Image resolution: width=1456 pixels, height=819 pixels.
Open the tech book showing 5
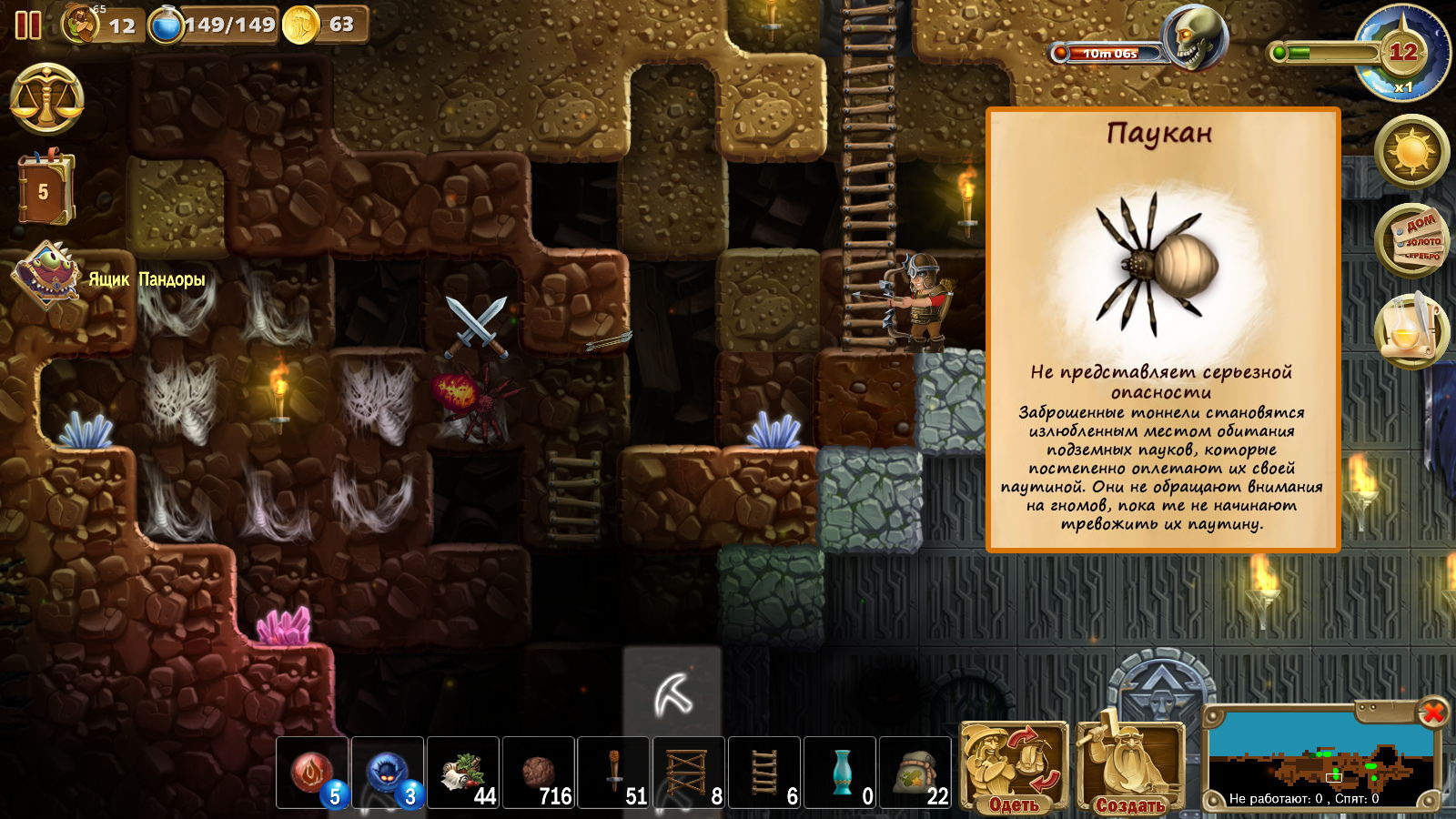click(45, 189)
